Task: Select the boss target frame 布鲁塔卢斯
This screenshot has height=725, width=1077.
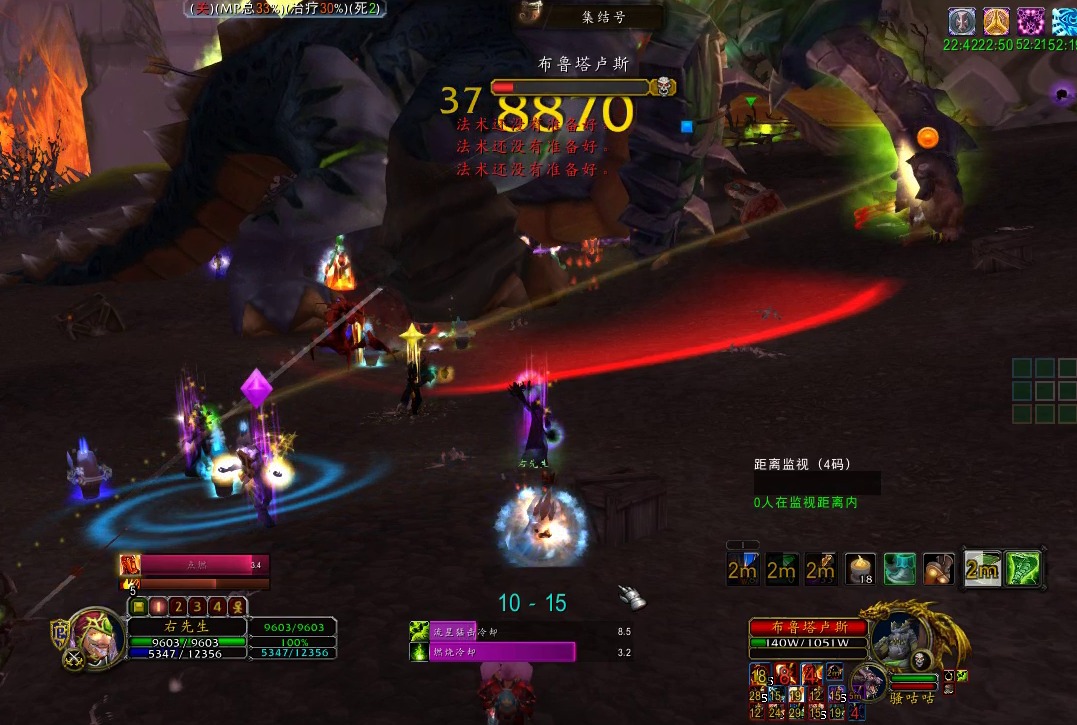Action: point(806,627)
